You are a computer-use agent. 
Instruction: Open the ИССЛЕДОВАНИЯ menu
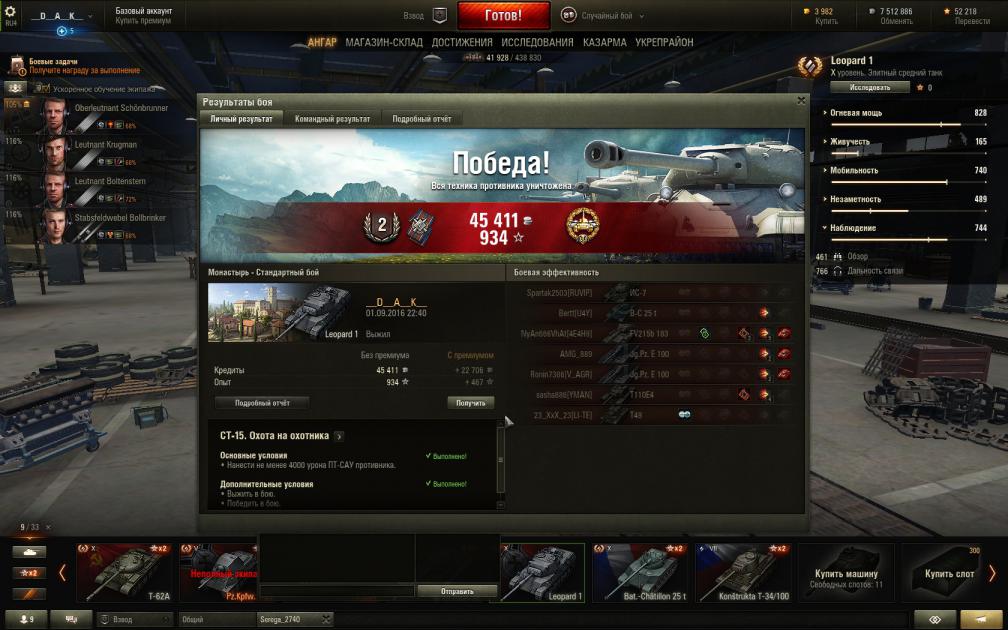coord(537,43)
